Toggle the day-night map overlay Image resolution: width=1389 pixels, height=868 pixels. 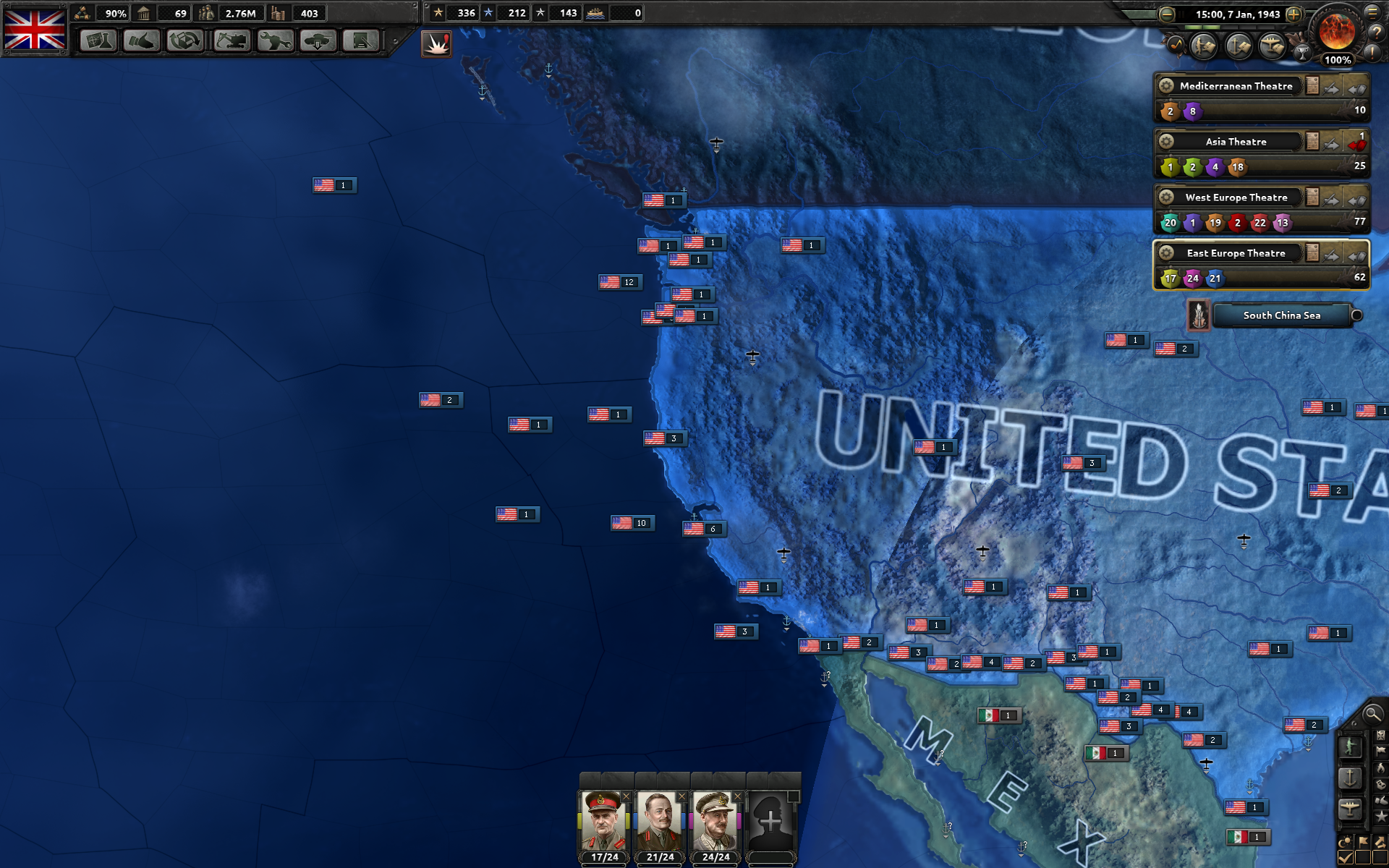pyautogui.click(x=1345, y=841)
